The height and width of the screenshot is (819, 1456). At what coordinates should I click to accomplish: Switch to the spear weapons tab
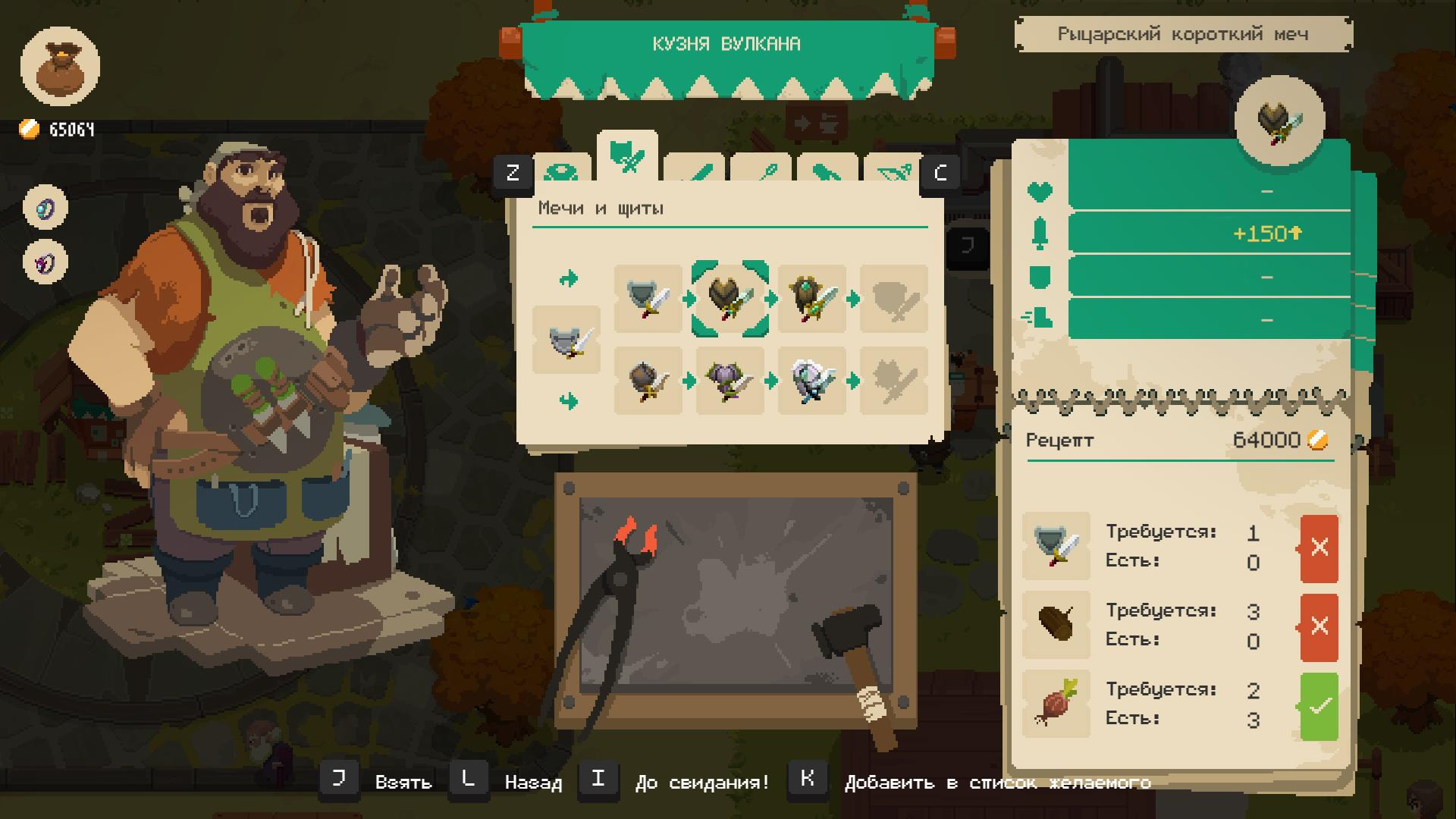[x=761, y=171]
